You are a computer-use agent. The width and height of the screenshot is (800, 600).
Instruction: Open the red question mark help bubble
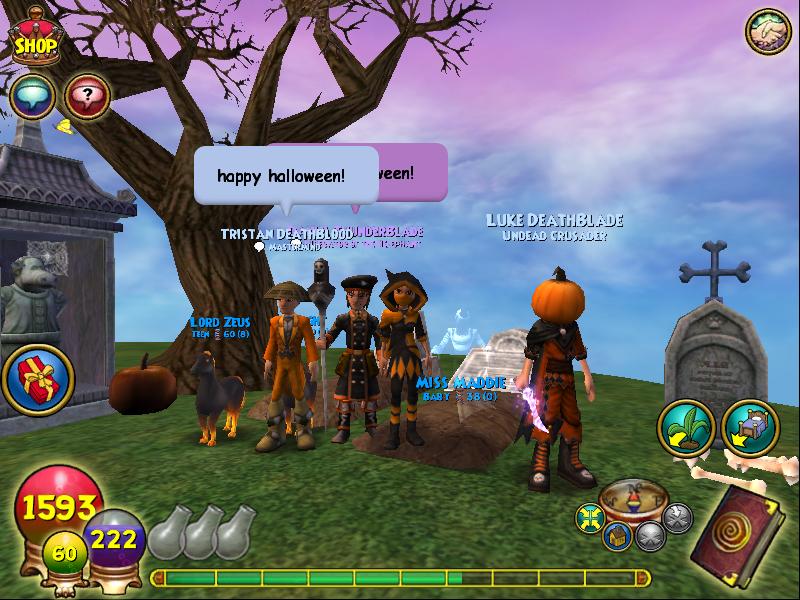(87, 96)
